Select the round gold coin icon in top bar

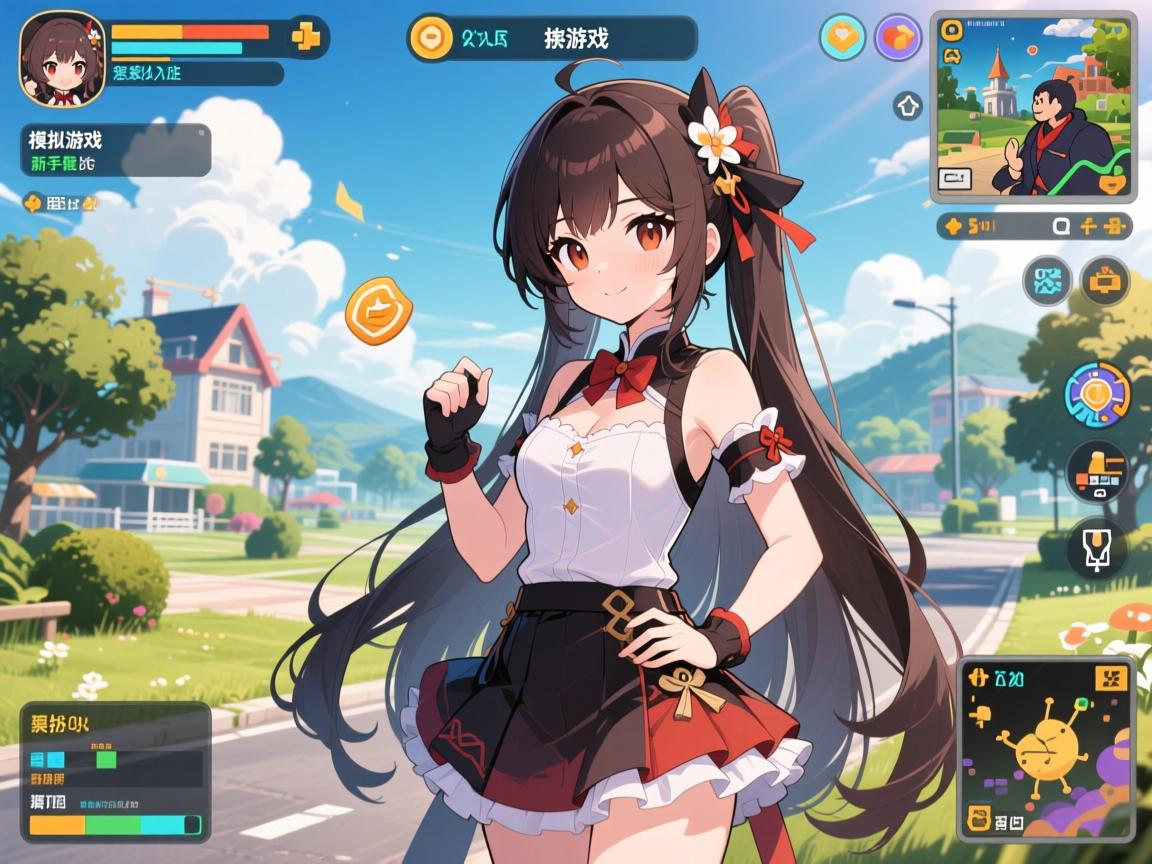431,38
